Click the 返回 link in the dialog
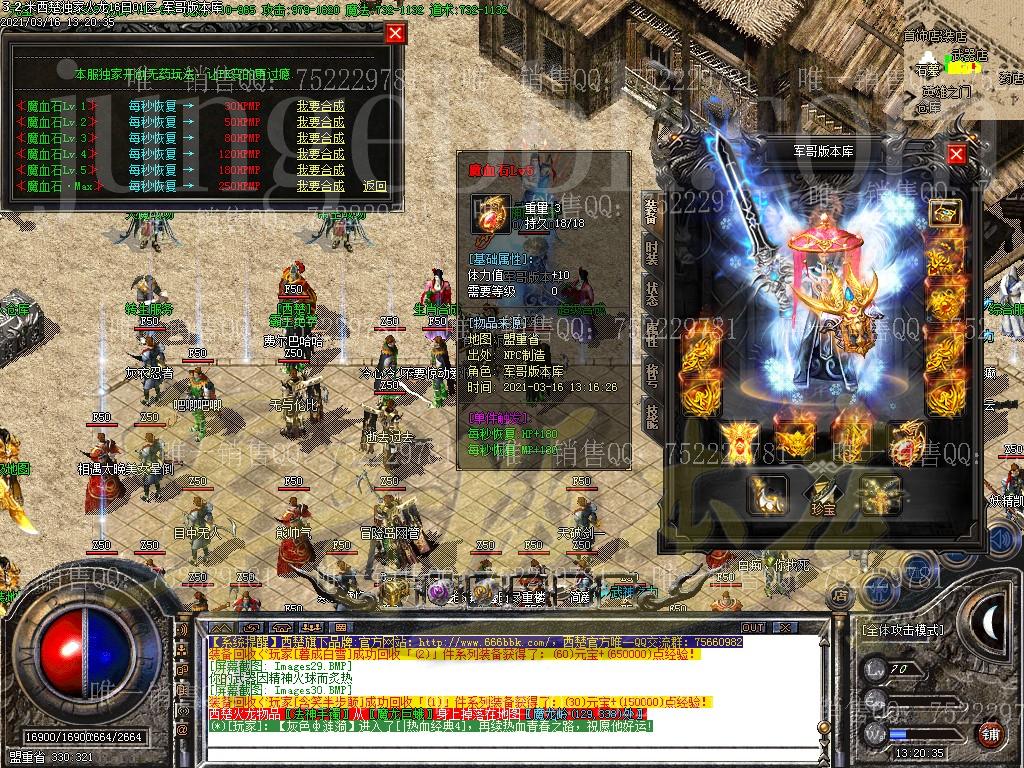Image resolution: width=1024 pixels, height=768 pixels. click(x=375, y=186)
